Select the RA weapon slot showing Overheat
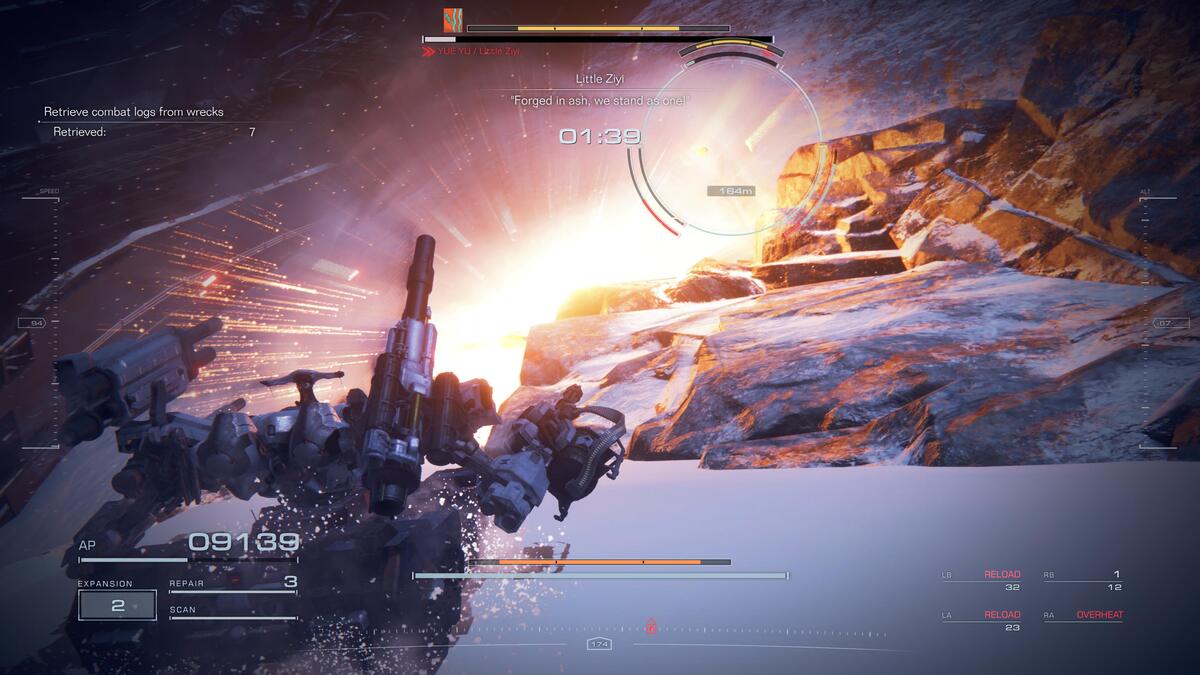 pyautogui.click(x=1083, y=616)
